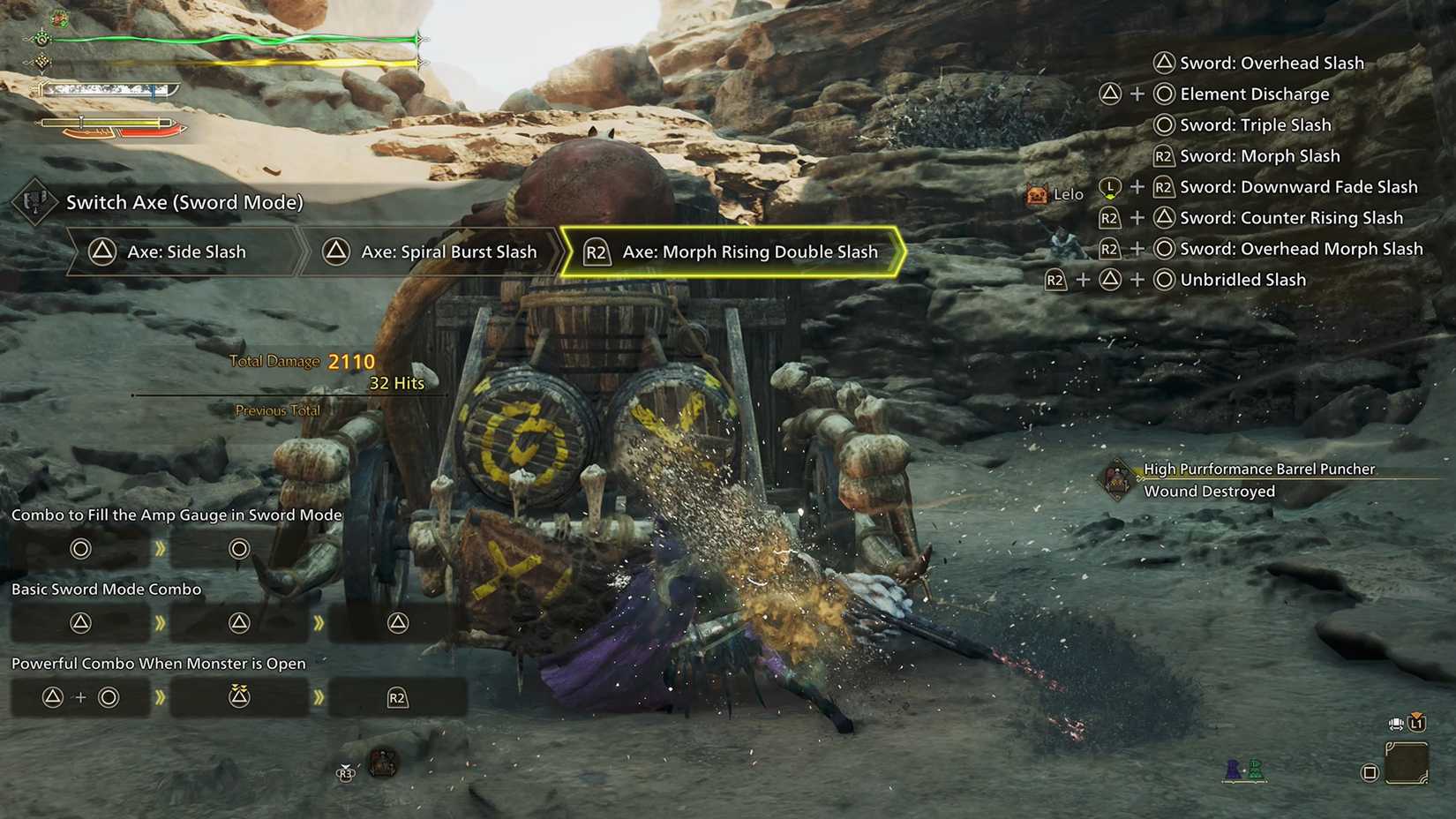This screenshot has width=1456, height=819.
Task: Expand the arrow before the R2 combo finisher
Action: (319, 696)
